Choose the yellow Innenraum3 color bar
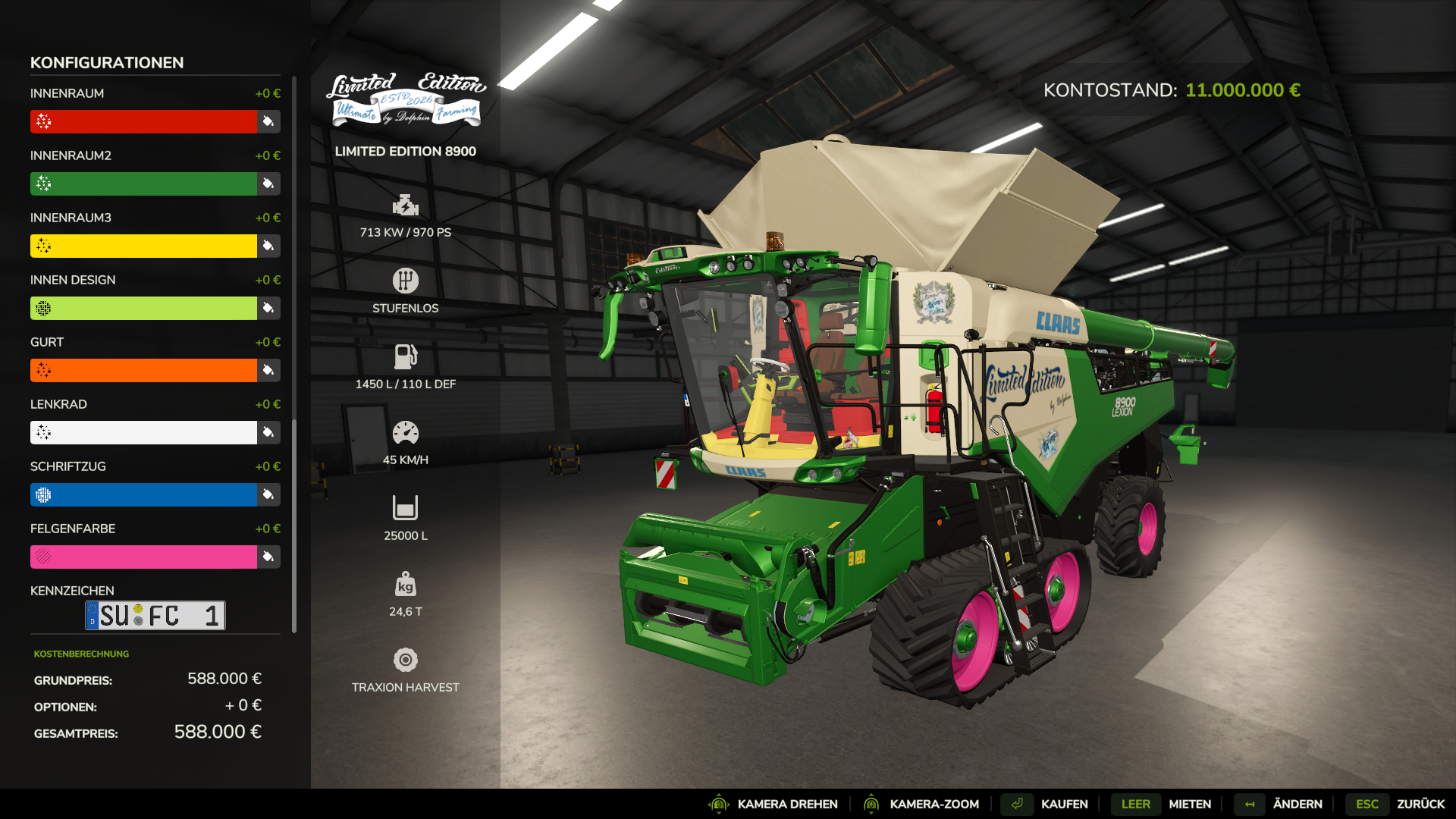The height and width of the screenshot is (819, 1456). coord(144,246)
